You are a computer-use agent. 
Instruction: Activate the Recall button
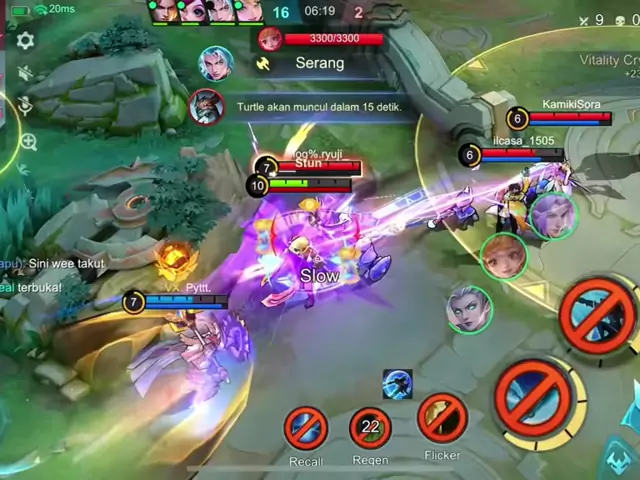click(306, 428)
